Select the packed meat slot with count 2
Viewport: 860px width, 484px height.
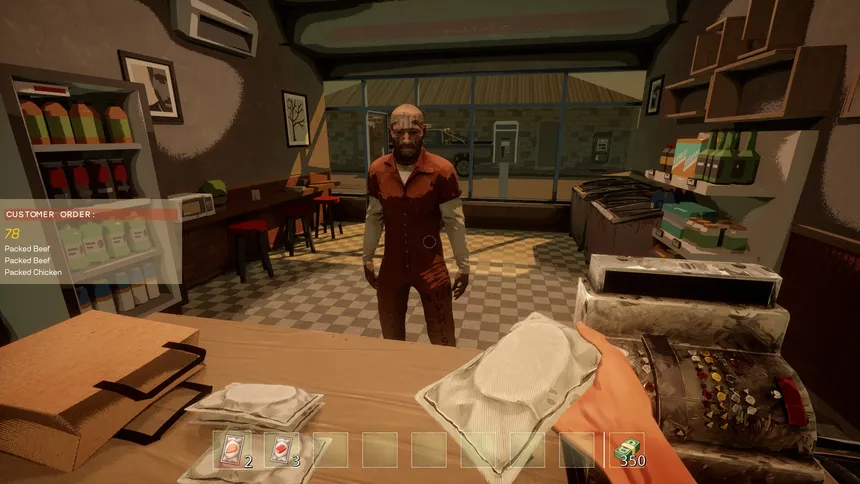[x=233, y=449]
